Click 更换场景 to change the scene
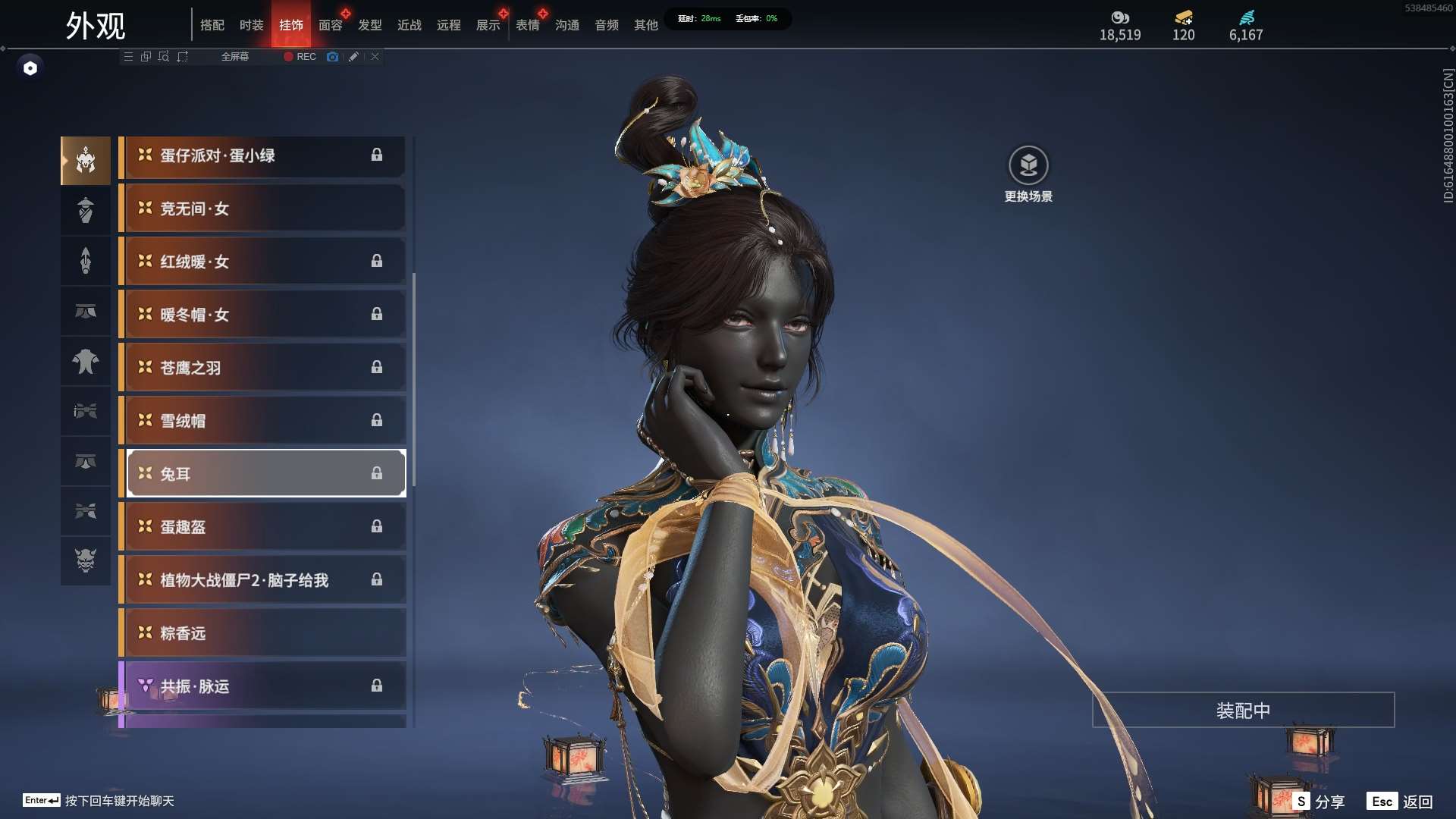1456x819 pixels. (x=1028, y=174)
